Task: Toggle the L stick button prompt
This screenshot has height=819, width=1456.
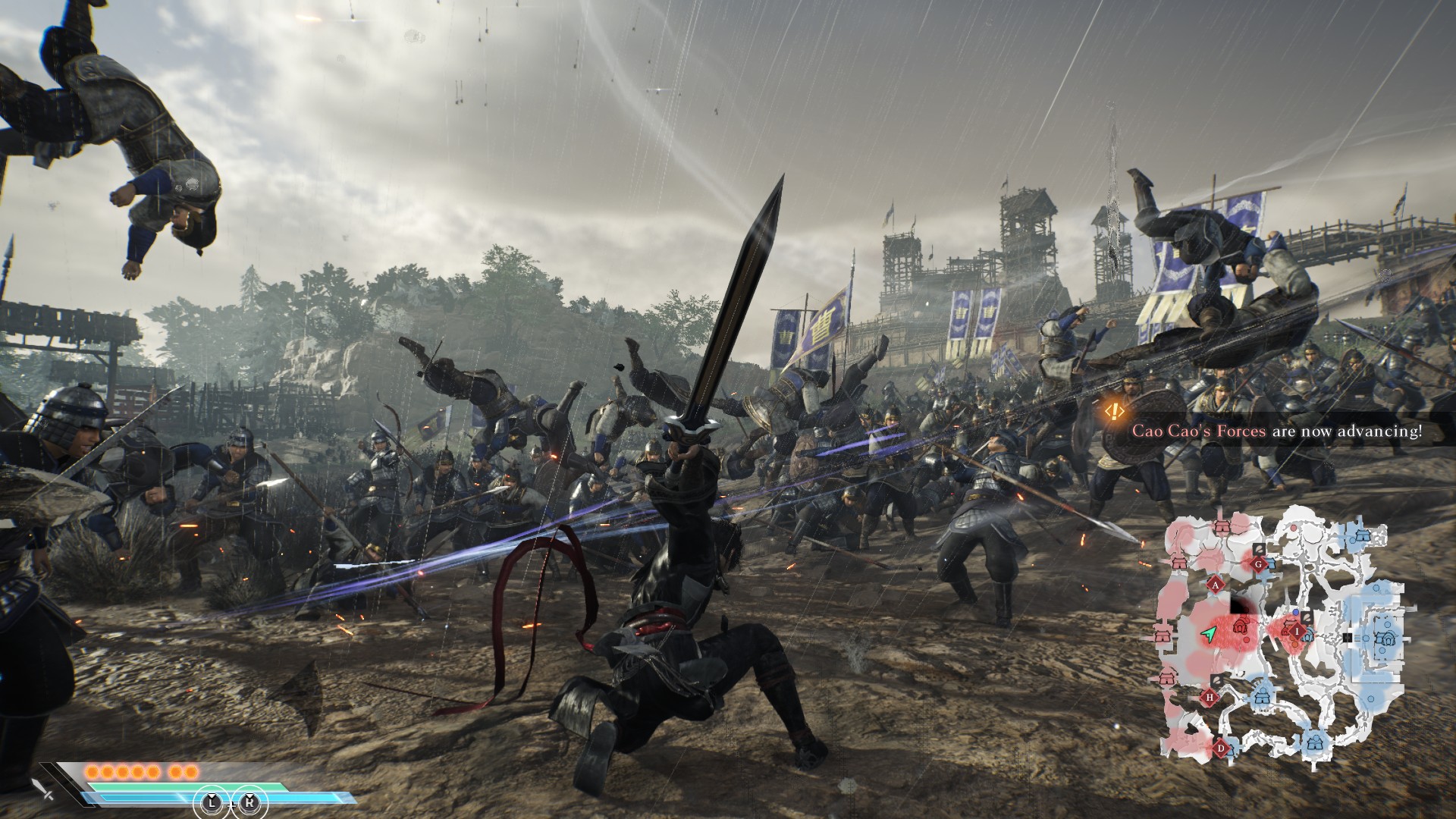Action: pos(212,803)
